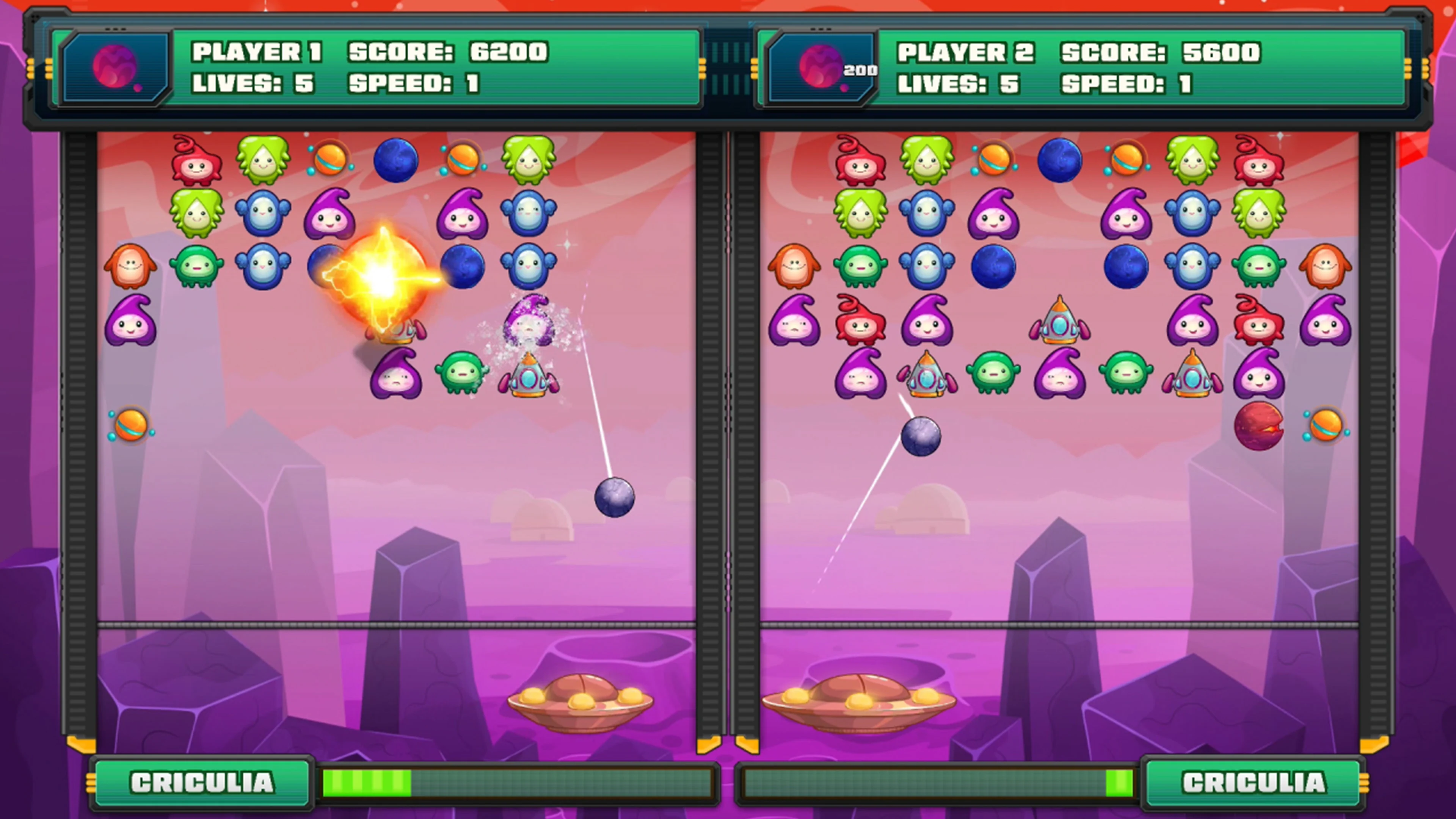This screenshot has height=819, width=1456.
Task: Click Player 1's green level progress bar
Action: pyautogui.click(x=367, y=783)
